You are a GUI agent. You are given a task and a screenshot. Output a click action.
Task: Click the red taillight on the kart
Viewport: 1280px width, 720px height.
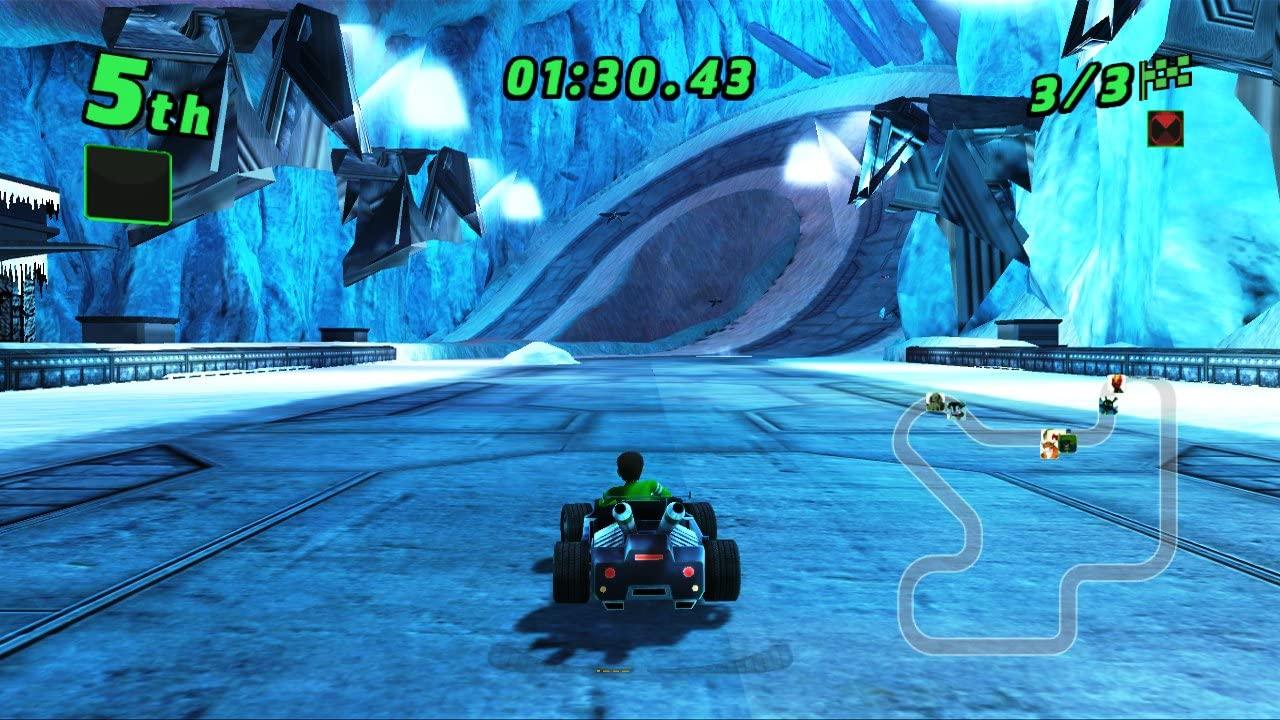pyautogui.click(x=609, y=573)
